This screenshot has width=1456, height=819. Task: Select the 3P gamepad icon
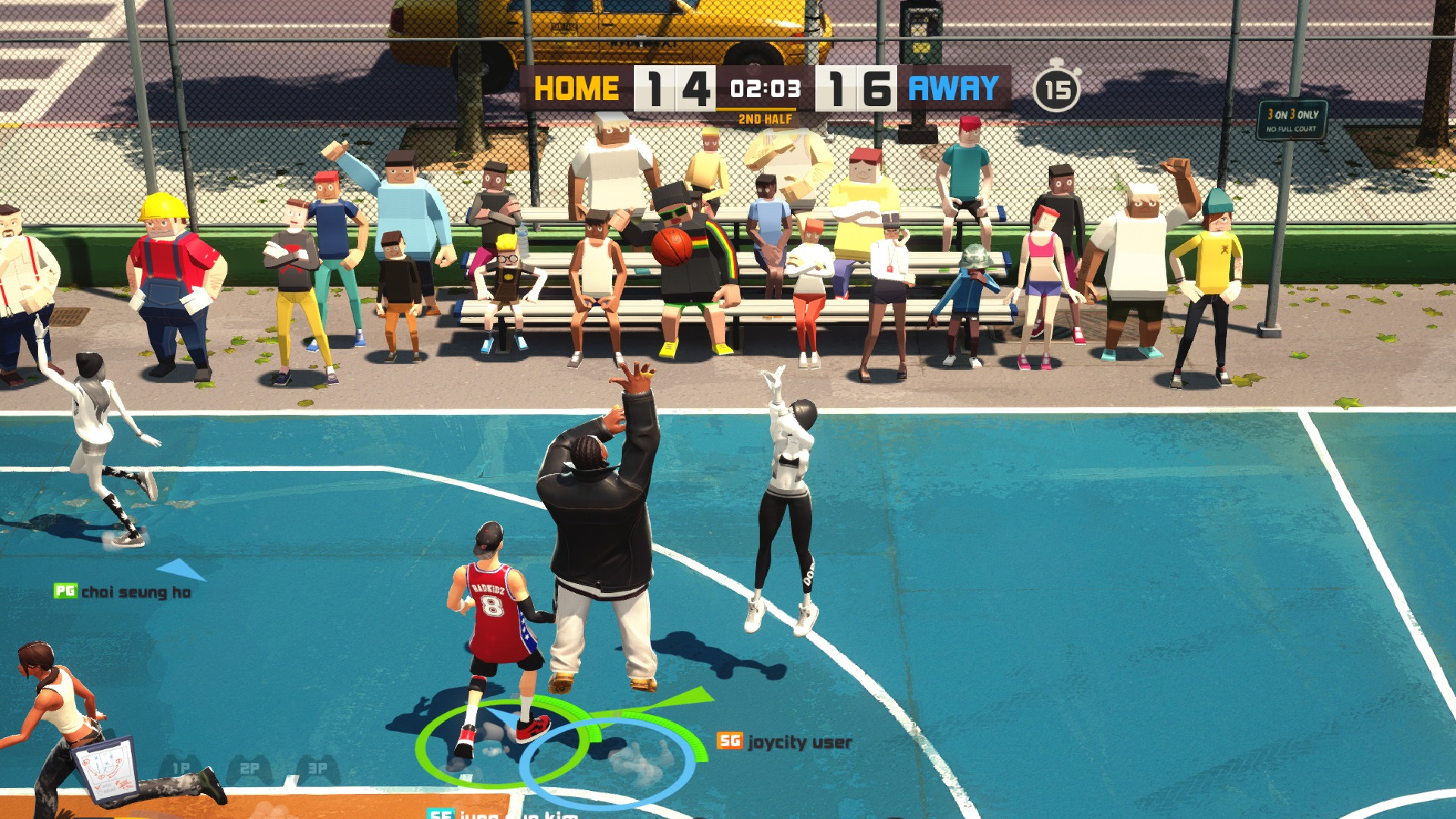point(318,767)
